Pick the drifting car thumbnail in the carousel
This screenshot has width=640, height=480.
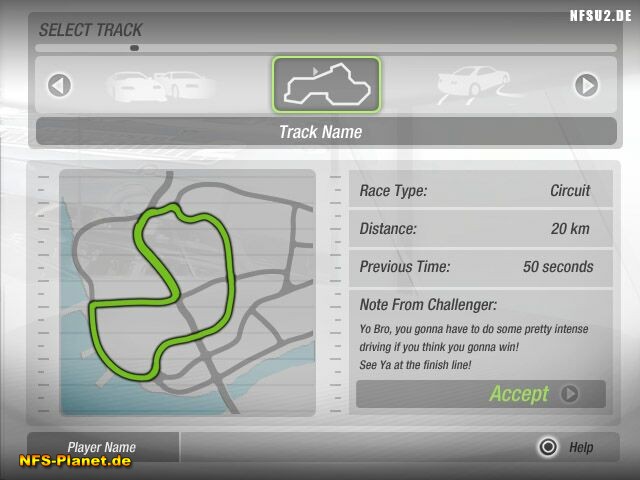click(474, 84)
